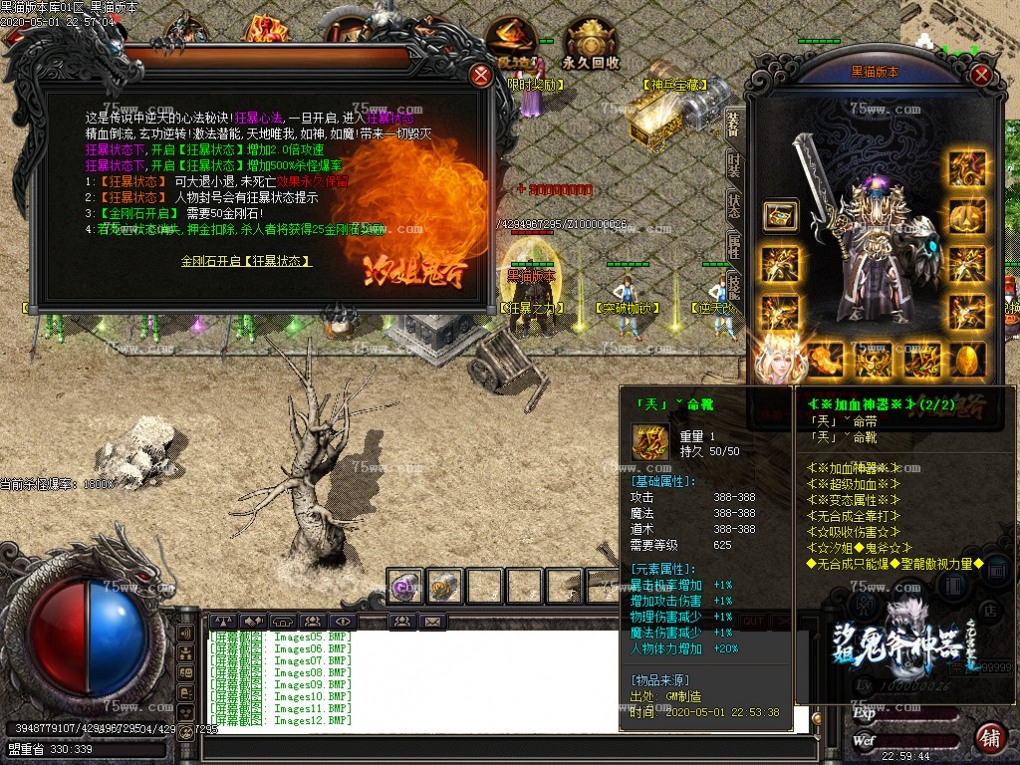1020x765 pixels.
Task: Close the 狂暴状态 dialog window
Action: point(481,75)
